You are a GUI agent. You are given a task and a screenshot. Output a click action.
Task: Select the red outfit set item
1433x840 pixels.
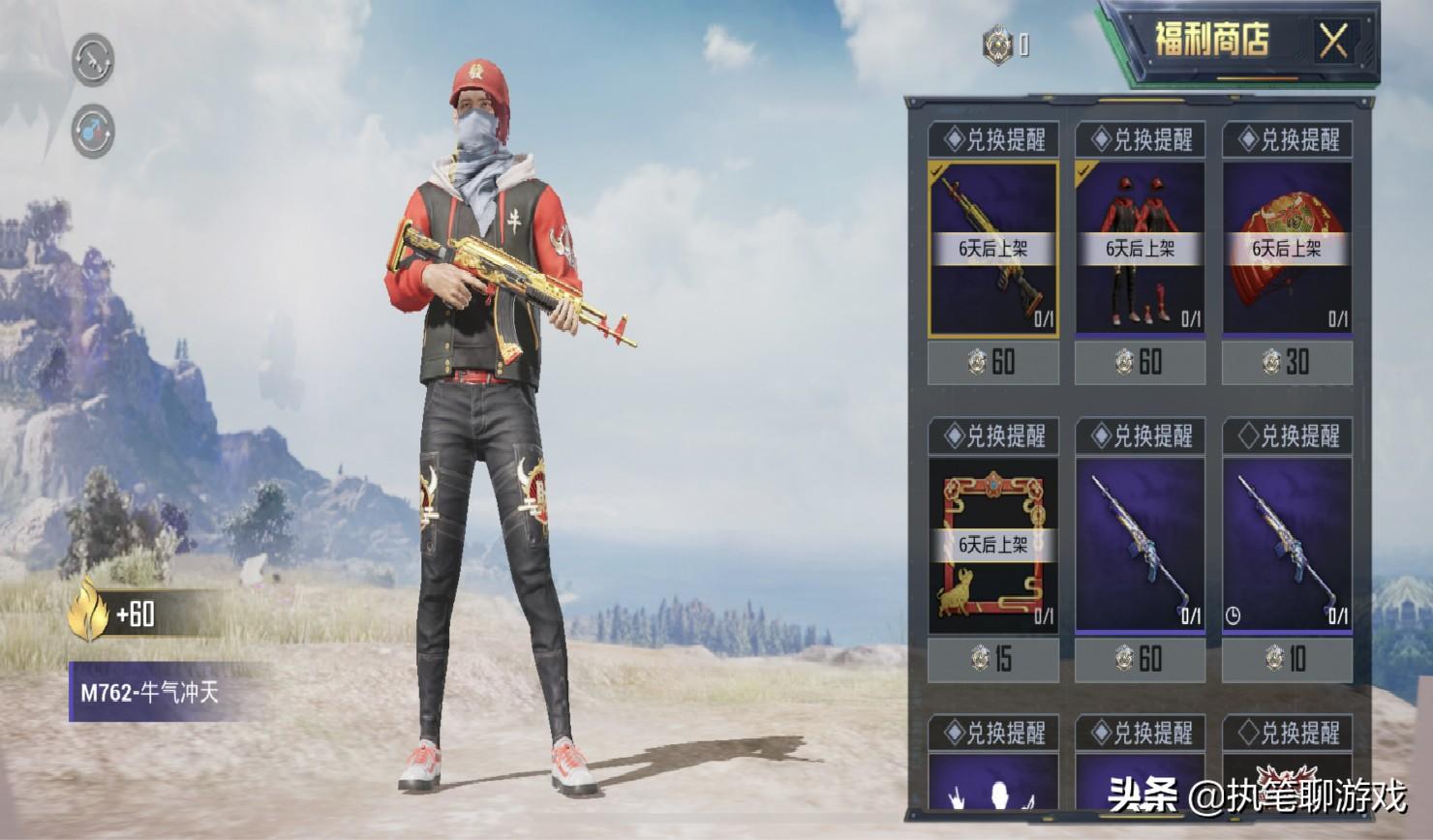(x=1140, y=249)
